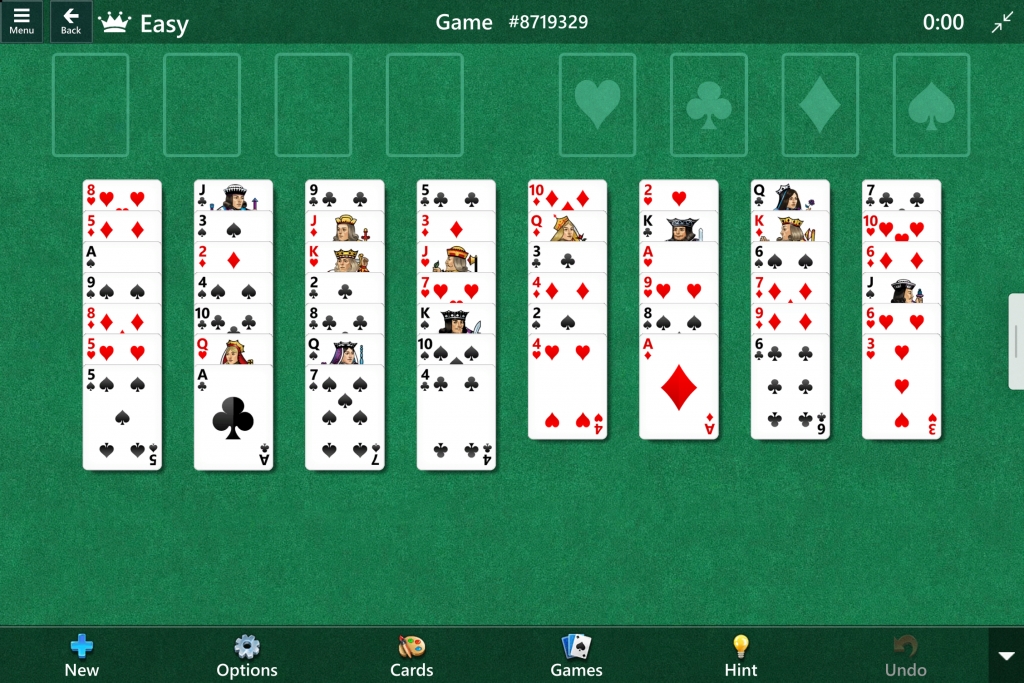The width and height of the screenshot is (1024, 683).
Task: Expand the bottom toolbar arrow
Action: [1006, 655]
